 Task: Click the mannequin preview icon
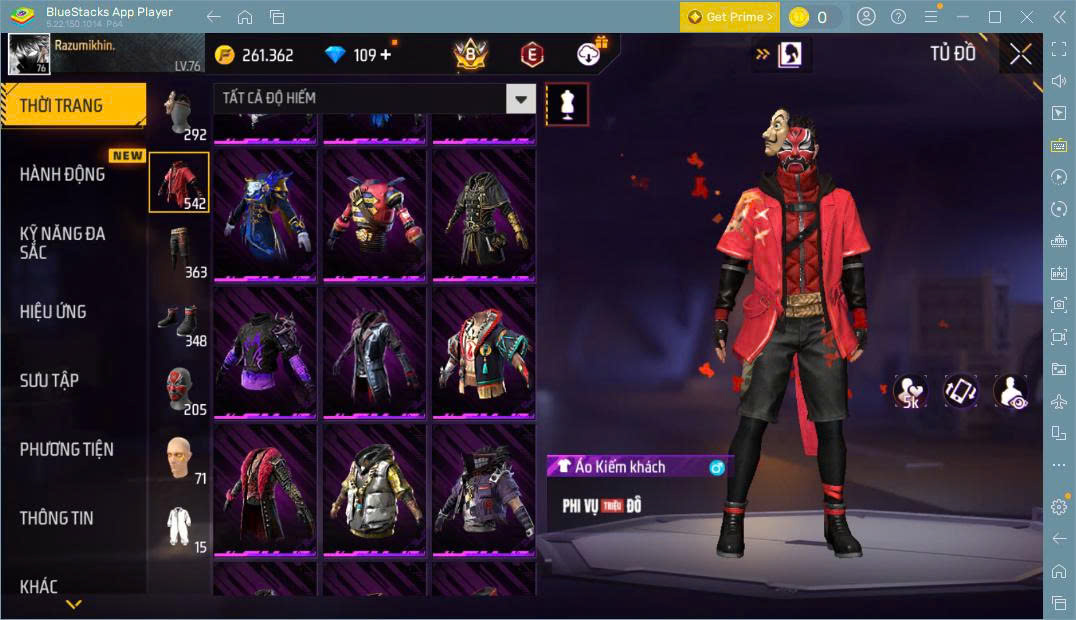567,104
